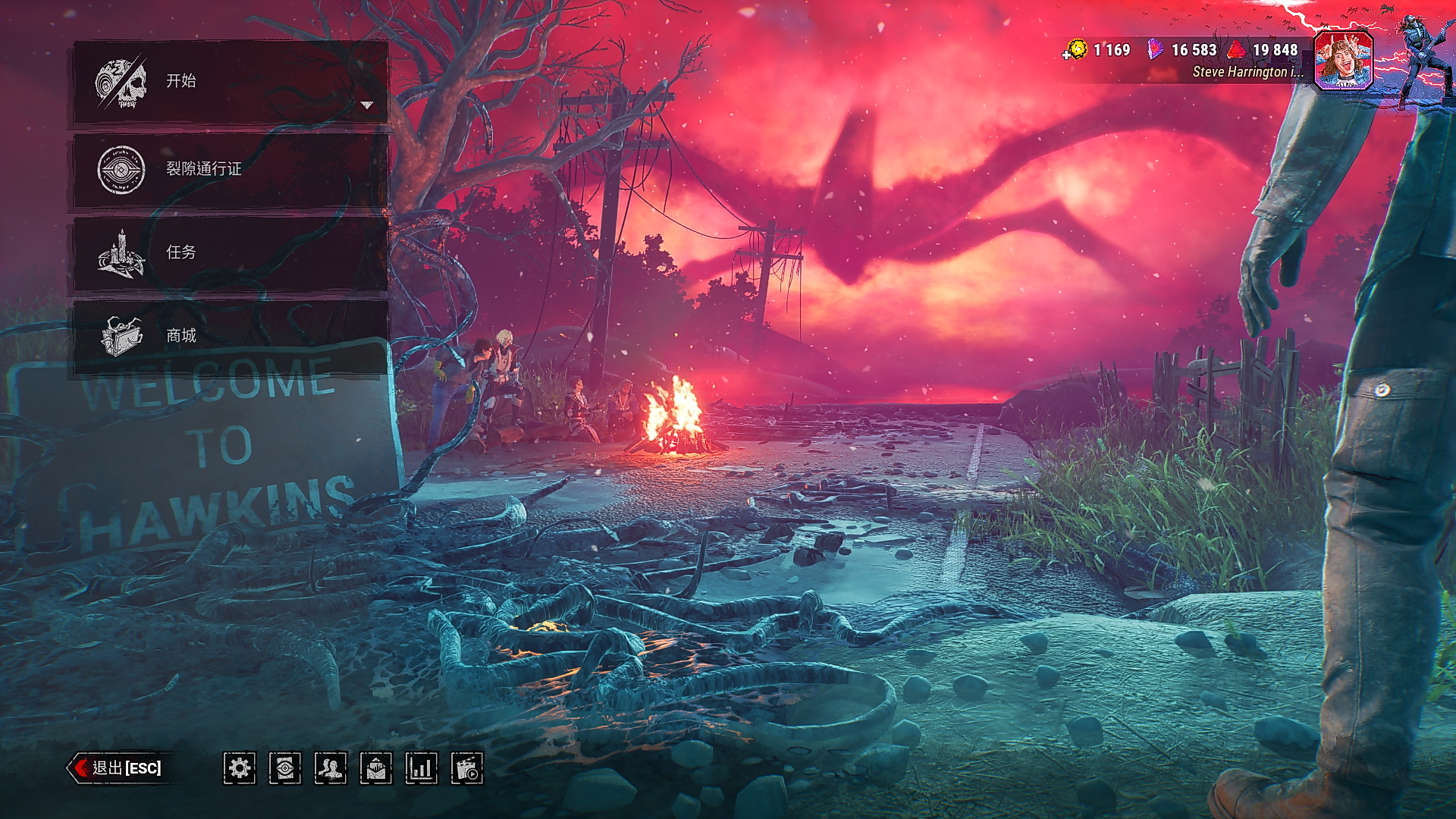Click the eye card icon button
1456x819 pixels.
pos(285,768)
